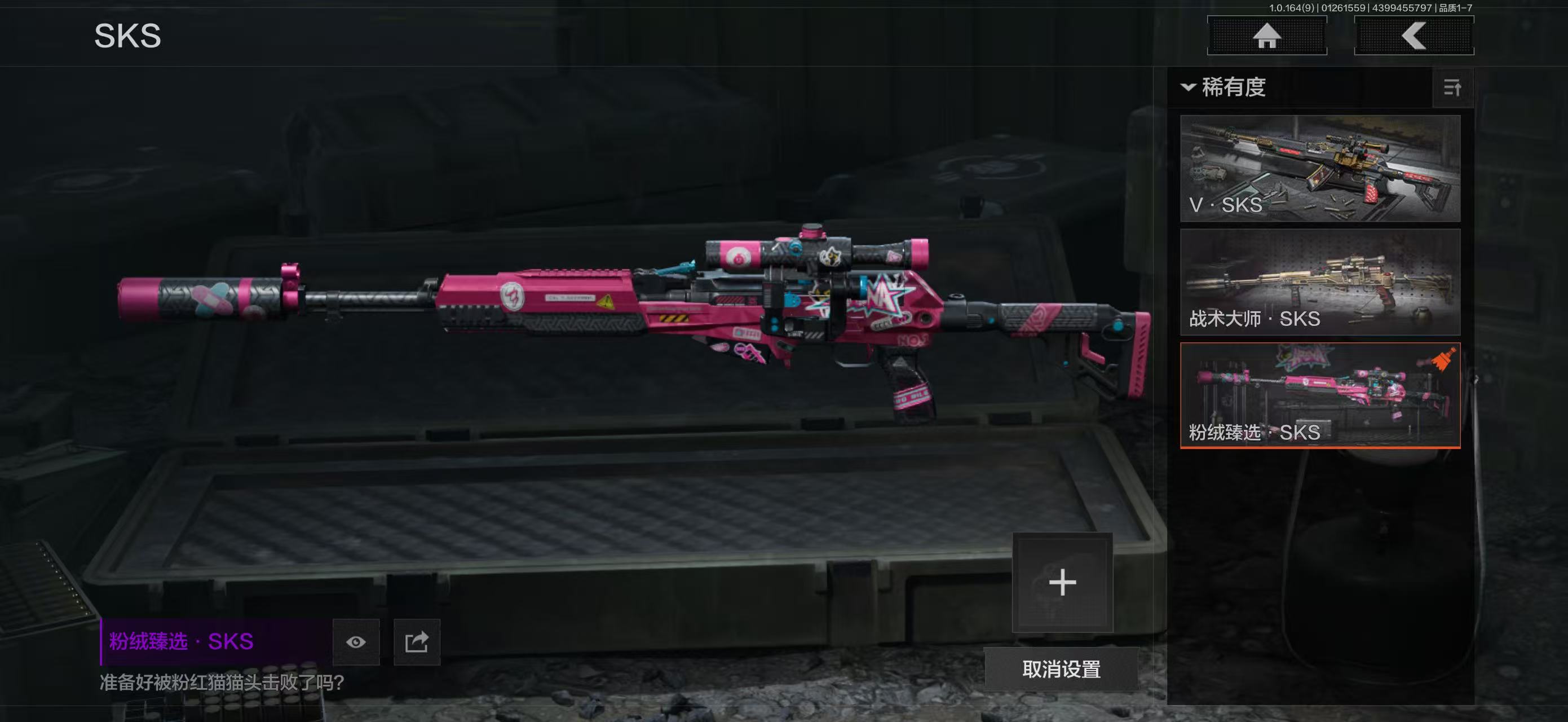
Task: Return to the home screen
Action: pyautogui.click(x=1267, y=36)
